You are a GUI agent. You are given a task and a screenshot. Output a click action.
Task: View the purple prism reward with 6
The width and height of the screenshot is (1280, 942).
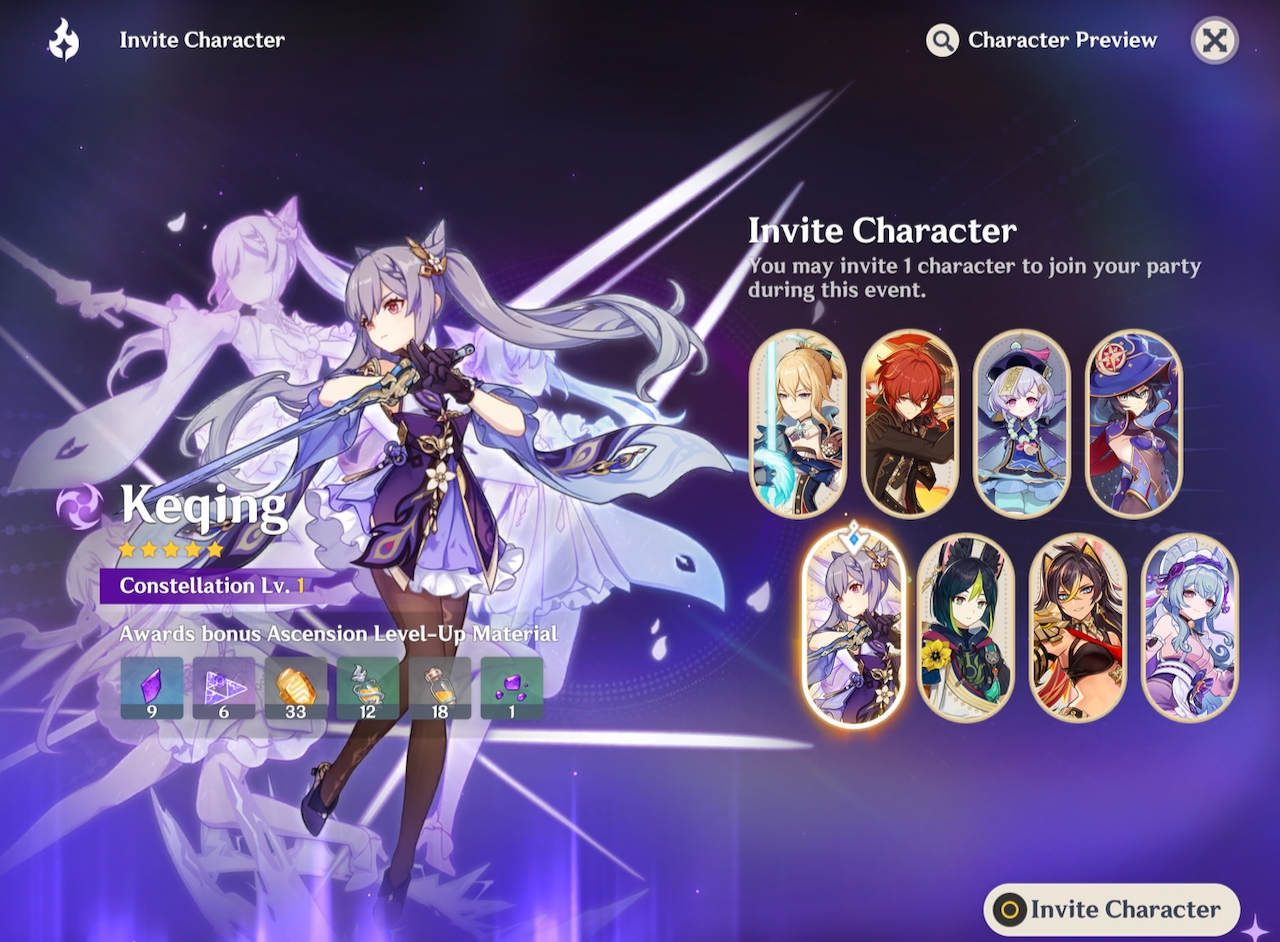pyautogui.click(x=224, y=687)
